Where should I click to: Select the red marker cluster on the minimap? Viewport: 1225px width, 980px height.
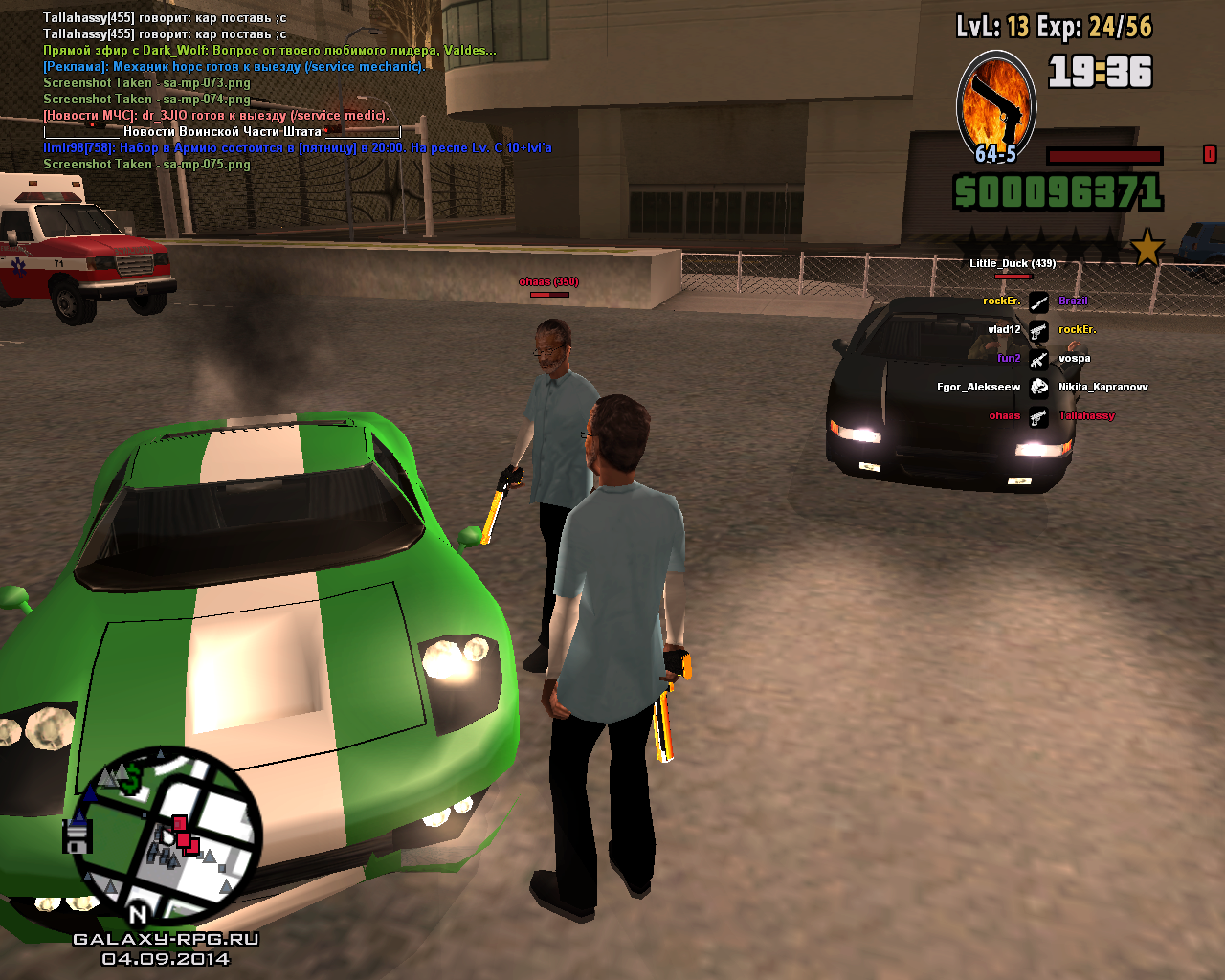click(184, 835)
